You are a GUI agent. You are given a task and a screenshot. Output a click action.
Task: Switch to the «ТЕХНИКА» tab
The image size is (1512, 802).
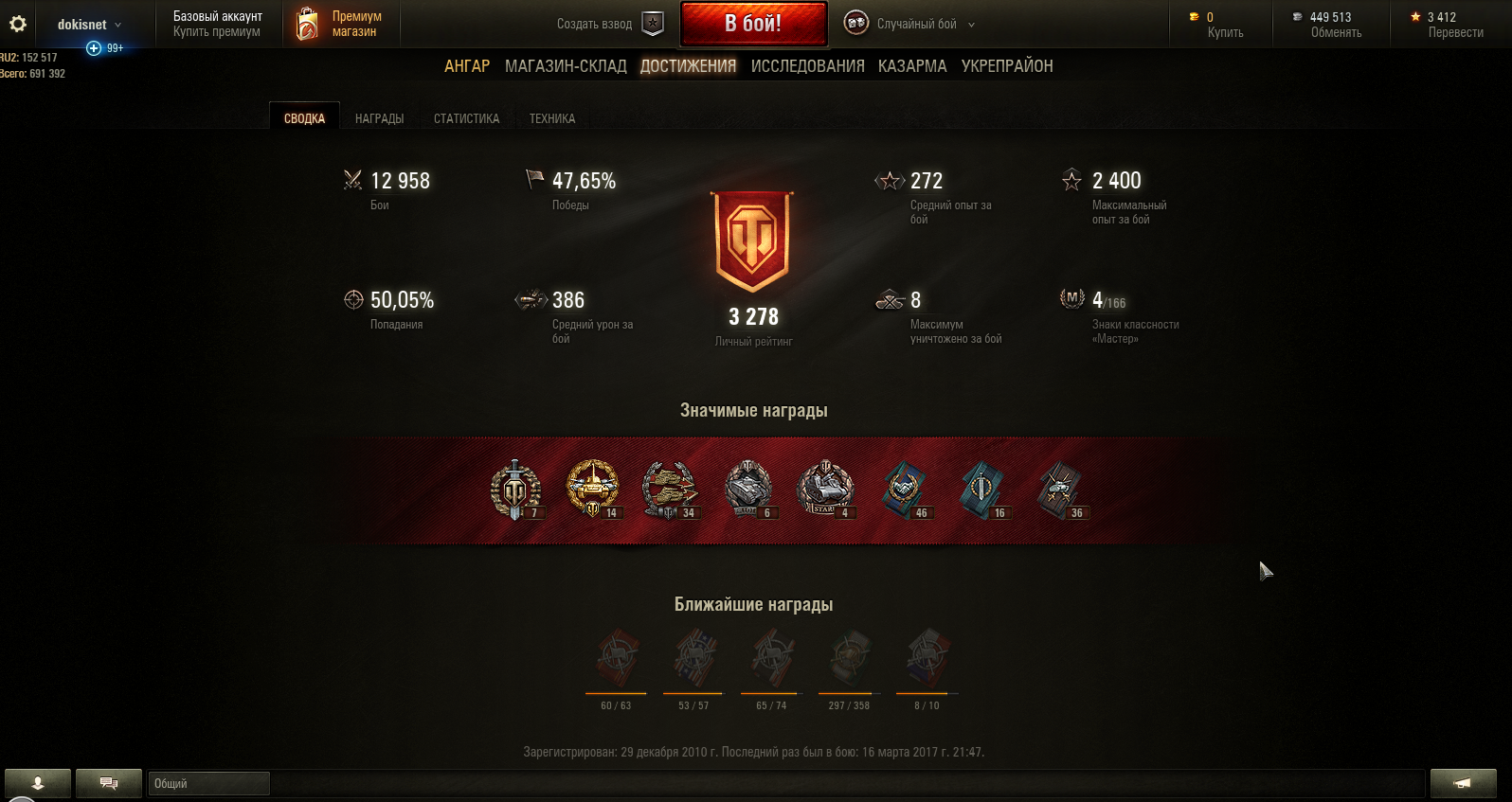coord(551,118)
